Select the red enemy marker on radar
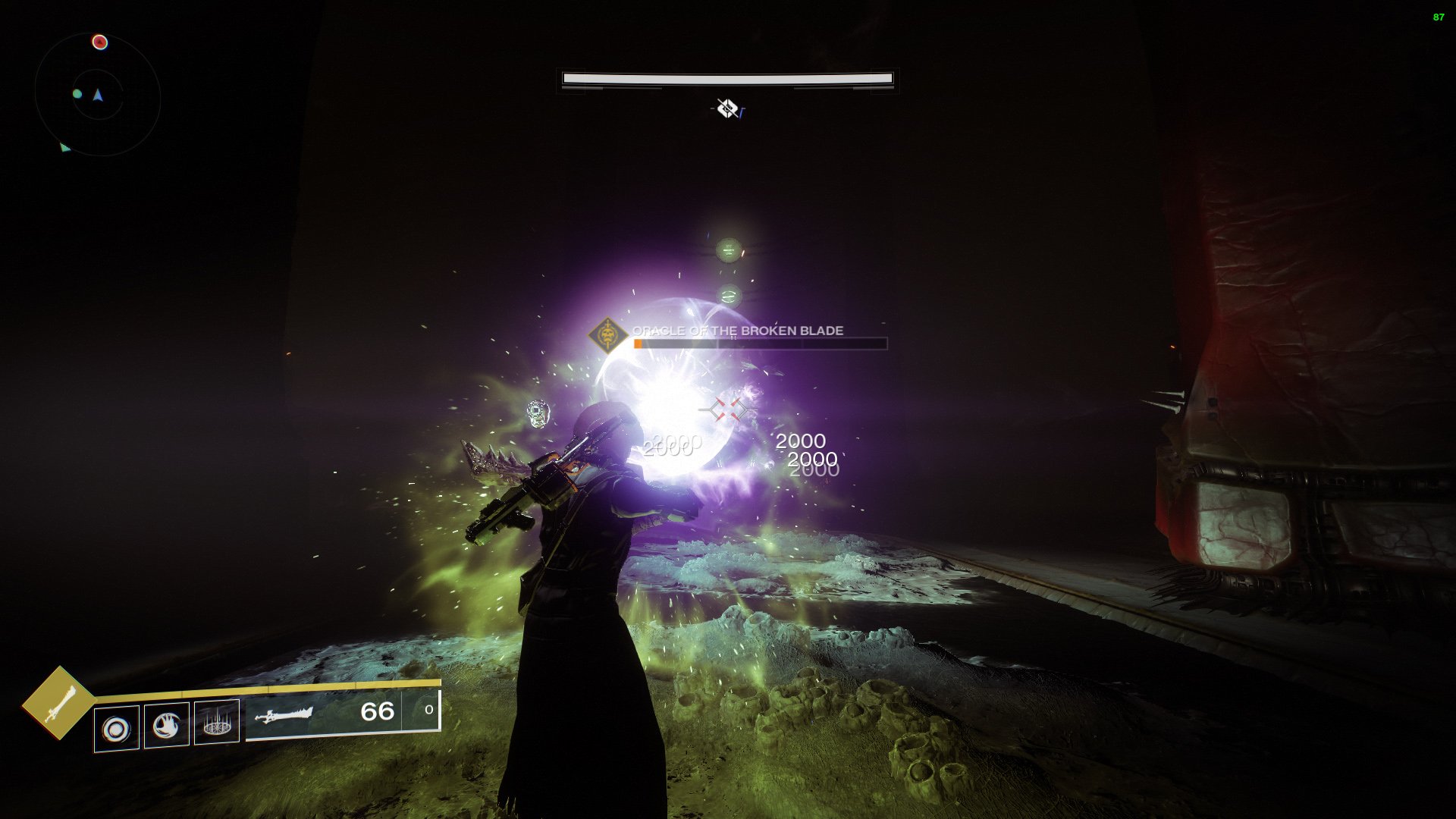Image resolution: width=1456 pixels, height=819 pixels. tap(99, 42)
